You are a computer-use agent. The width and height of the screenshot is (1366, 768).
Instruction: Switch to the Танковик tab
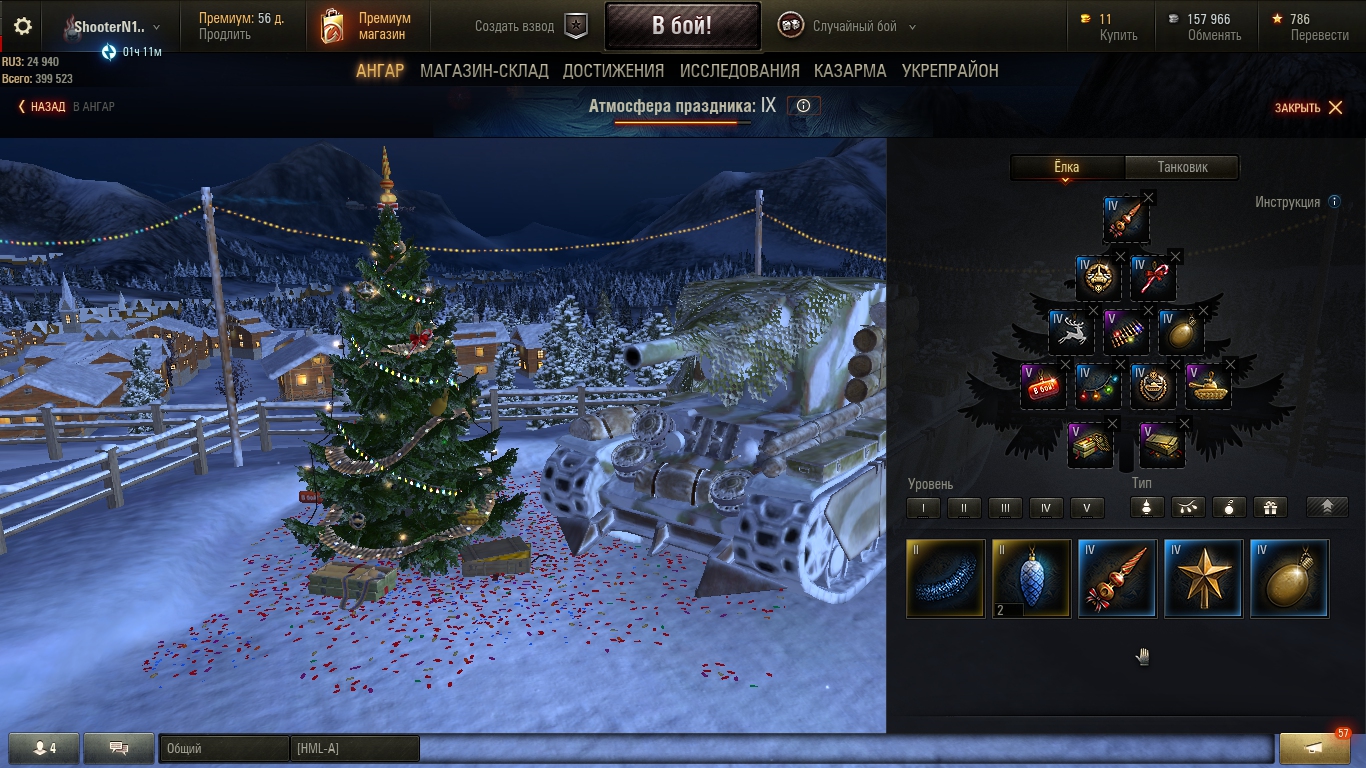pos(1182,167)
